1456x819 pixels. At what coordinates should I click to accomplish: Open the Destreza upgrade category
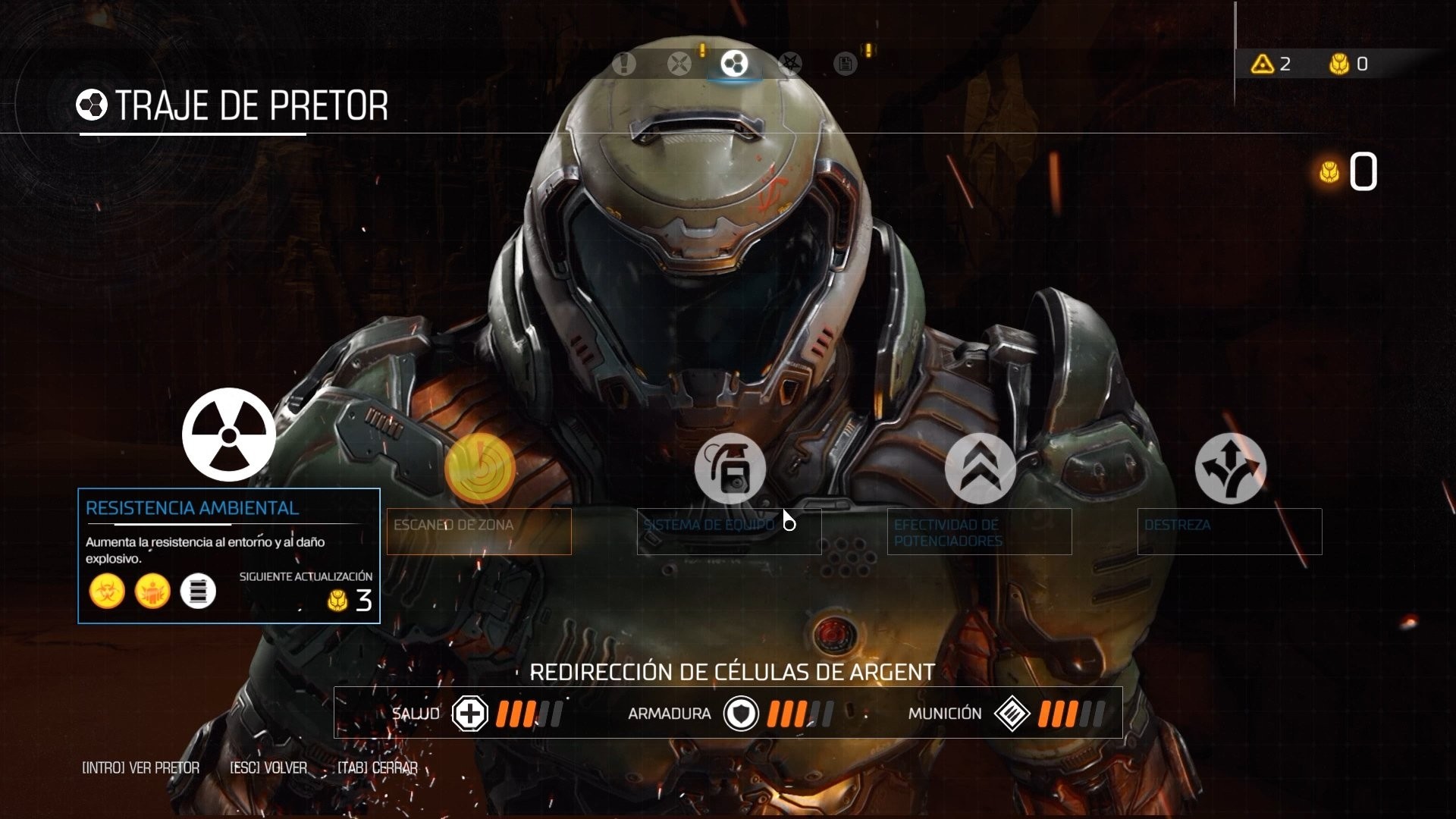(x=1230, y=469)
